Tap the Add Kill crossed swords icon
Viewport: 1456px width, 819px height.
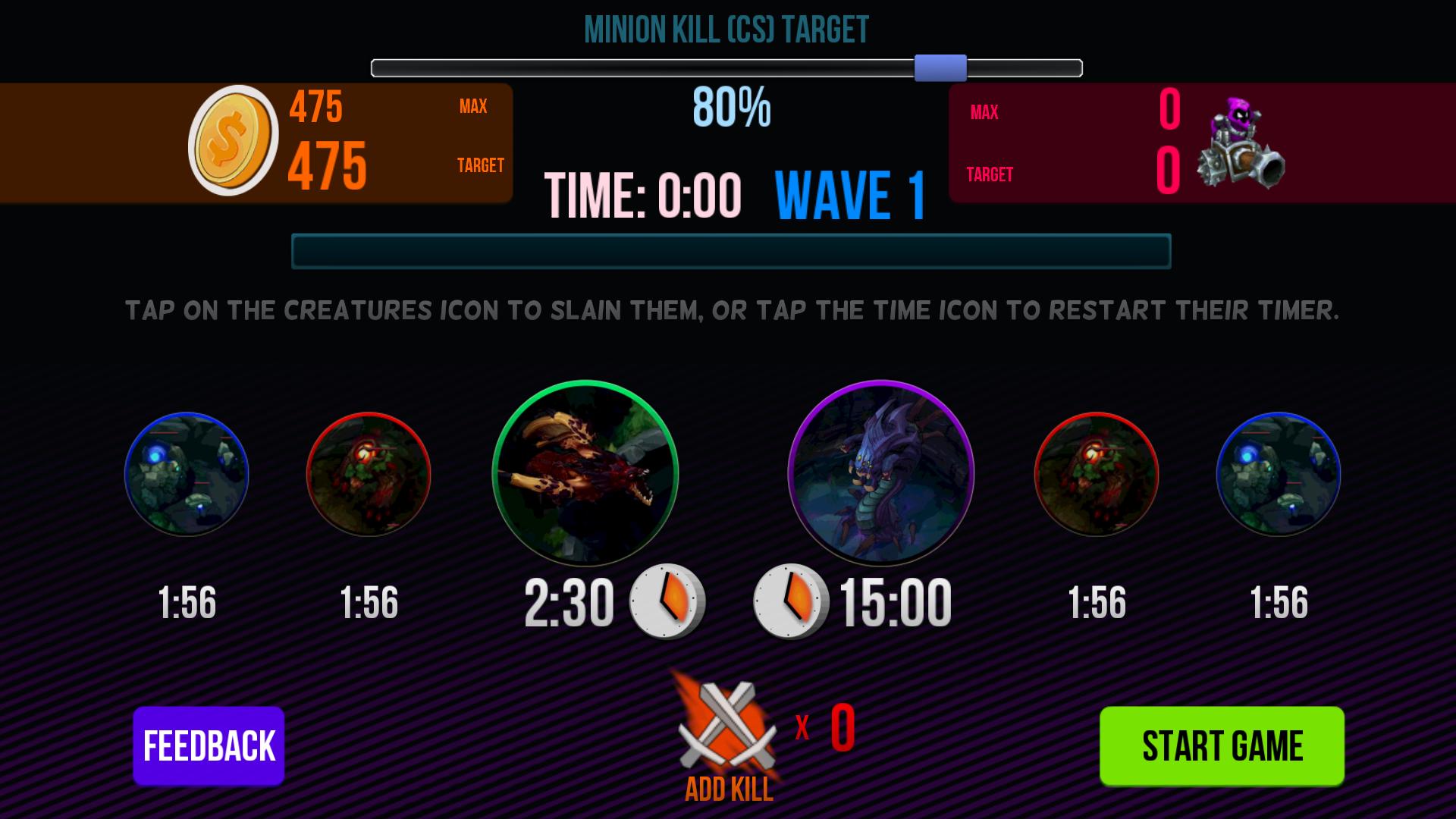(728, 726)
